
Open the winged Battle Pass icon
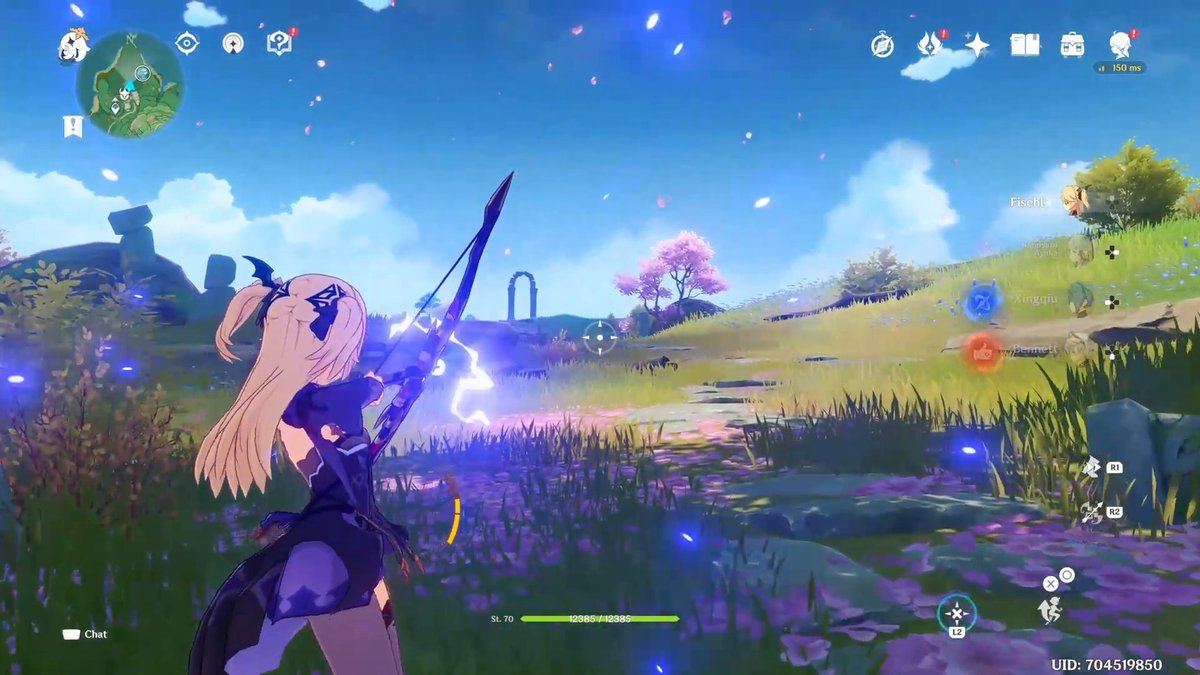click(x=930, y=44)
